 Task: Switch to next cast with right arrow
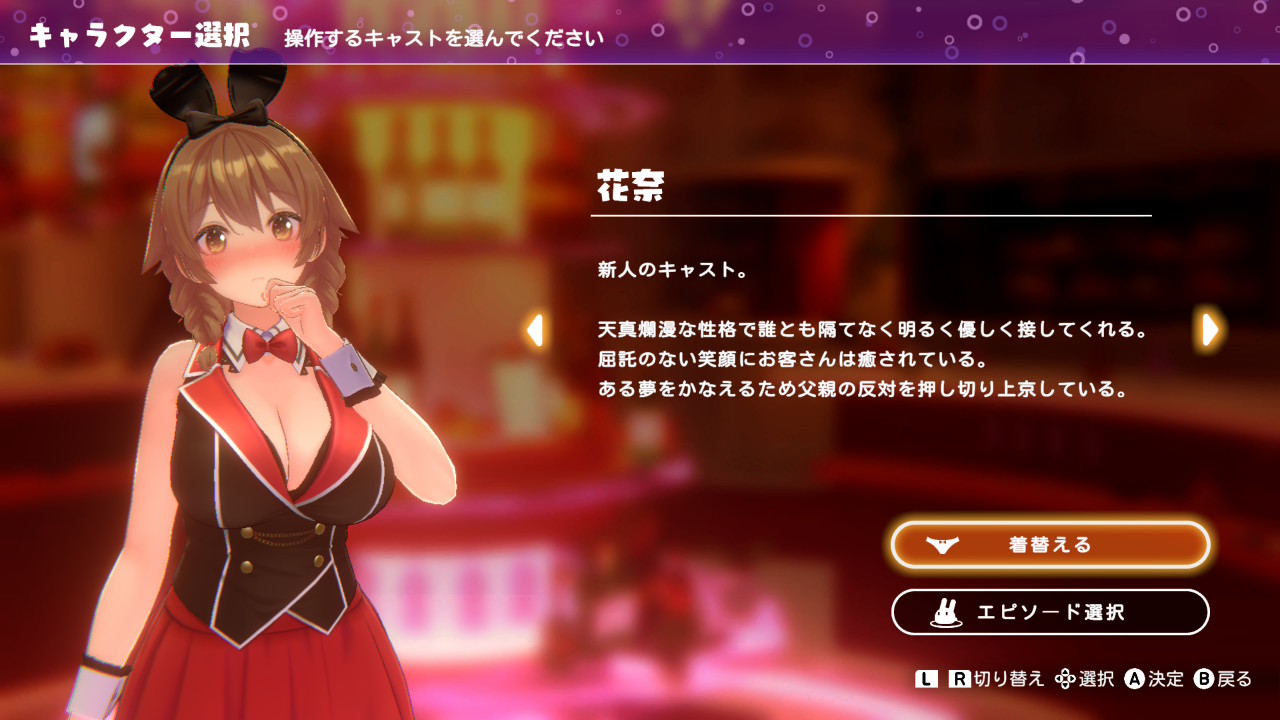point(1210,329)
